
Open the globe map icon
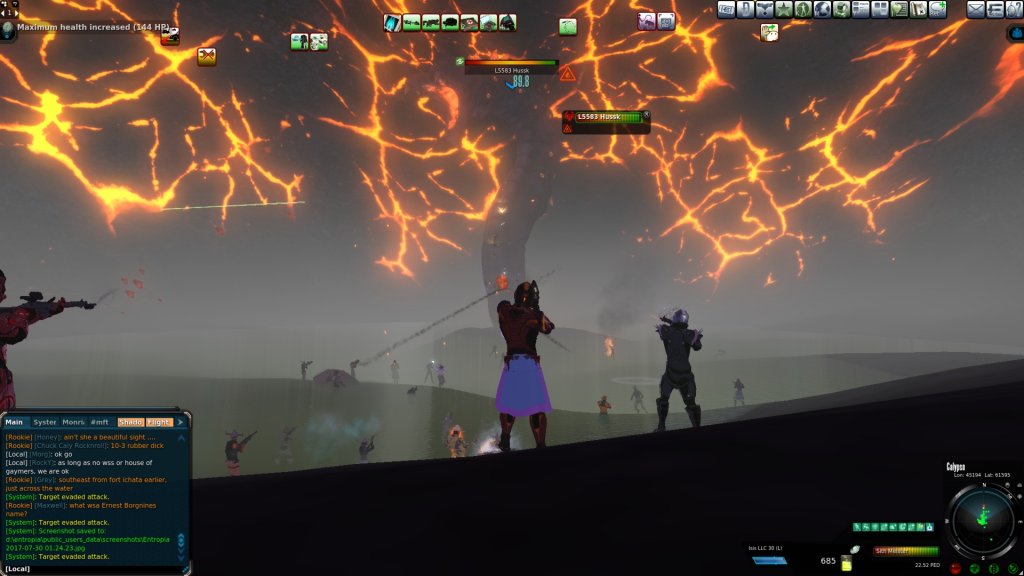click(823, 10)
